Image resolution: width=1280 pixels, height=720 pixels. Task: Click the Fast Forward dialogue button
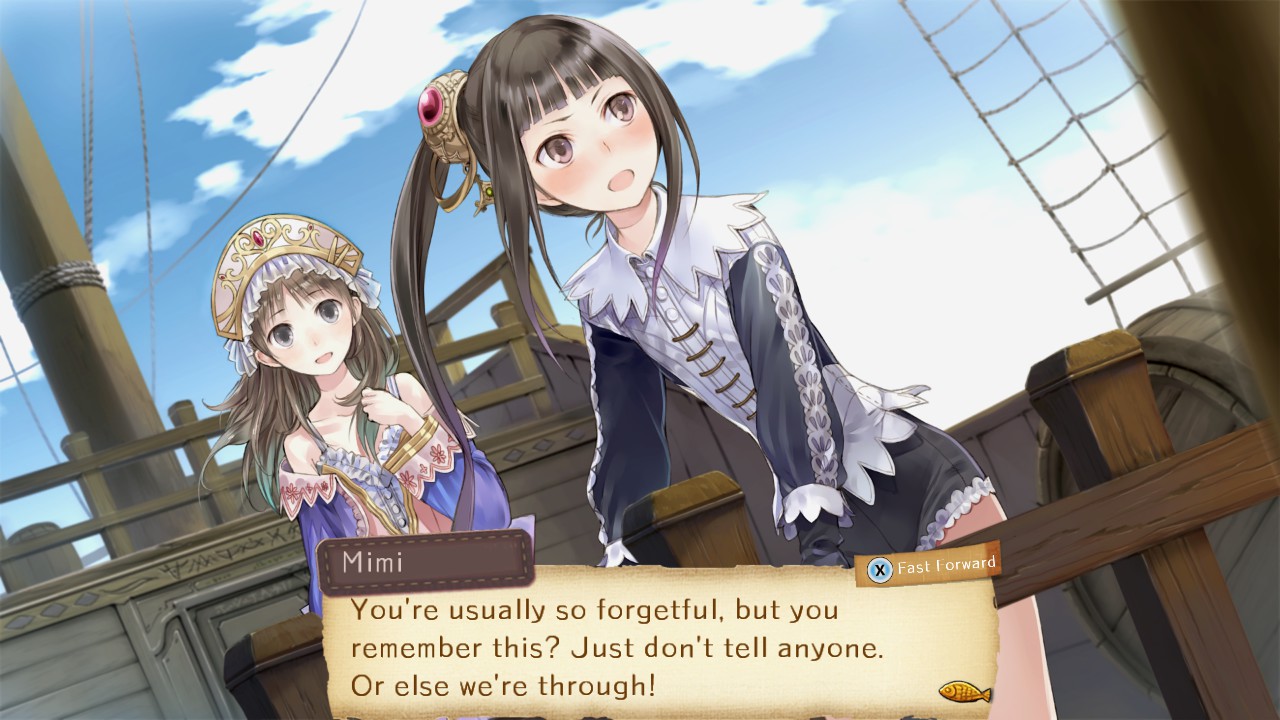932,567
